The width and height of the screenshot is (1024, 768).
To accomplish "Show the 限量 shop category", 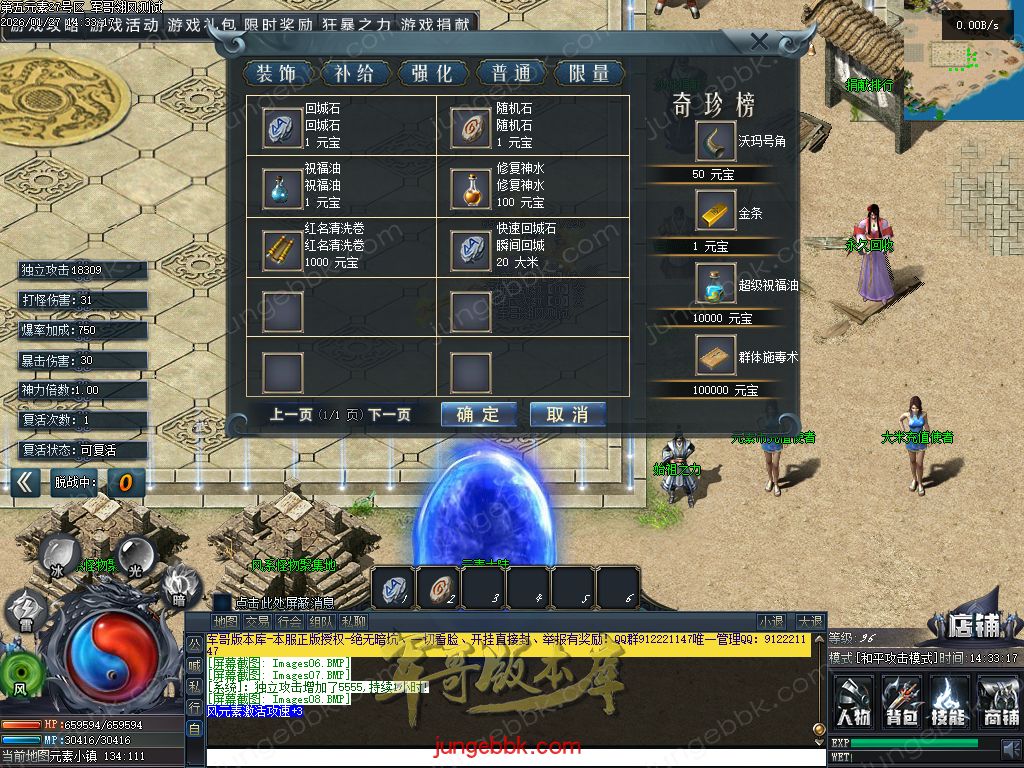I will tap(589, 73).
